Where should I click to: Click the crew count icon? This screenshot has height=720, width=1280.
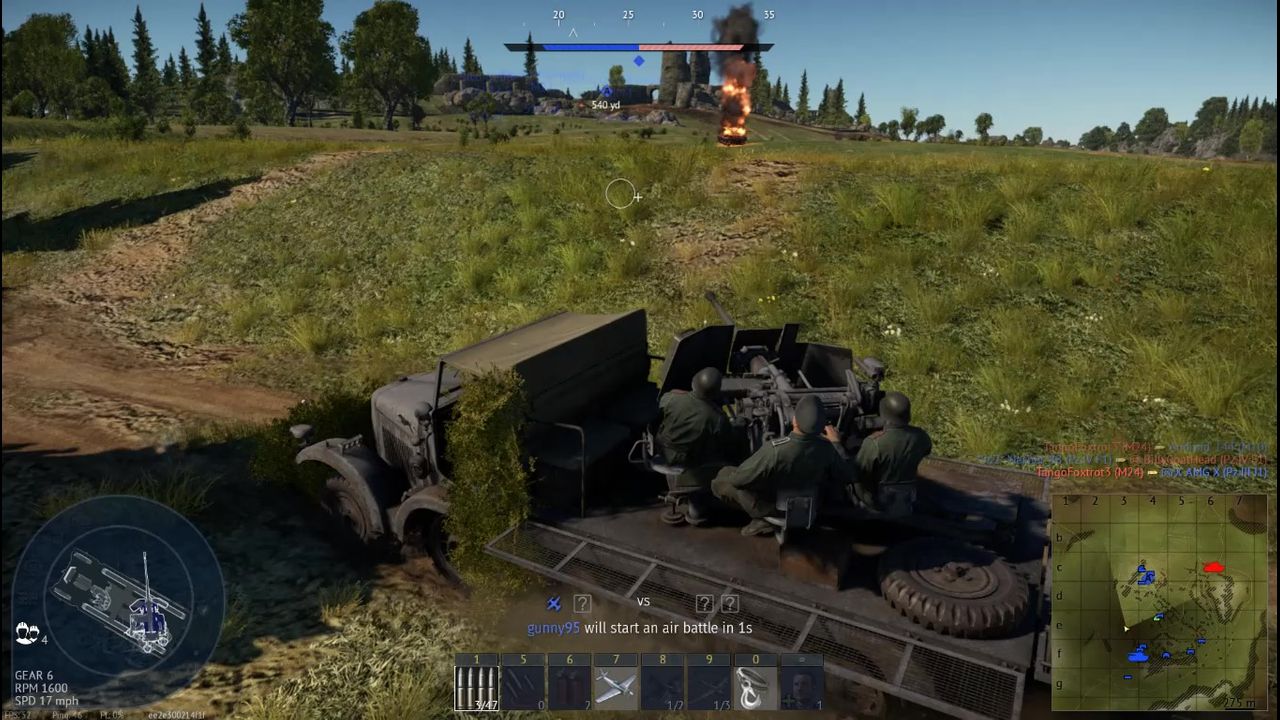(x=26, y=632)
